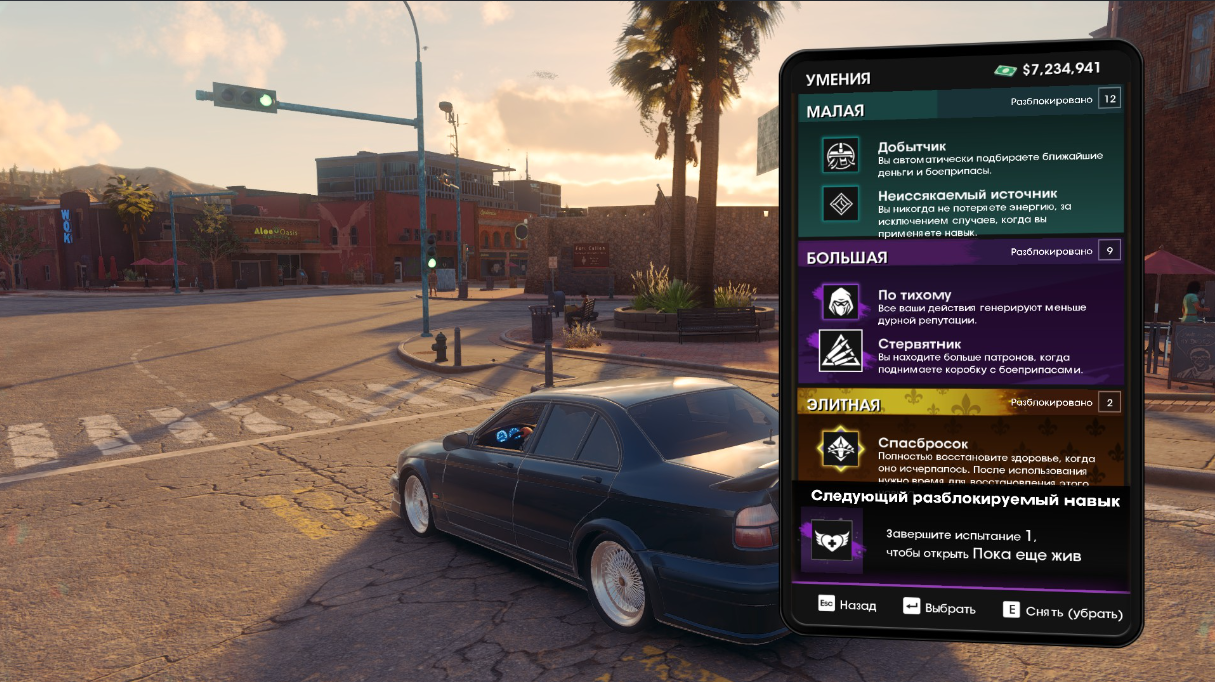Select the Спасбросок elite perk
This screenshot has height=682, width=1215.
(x=960, y=455)
